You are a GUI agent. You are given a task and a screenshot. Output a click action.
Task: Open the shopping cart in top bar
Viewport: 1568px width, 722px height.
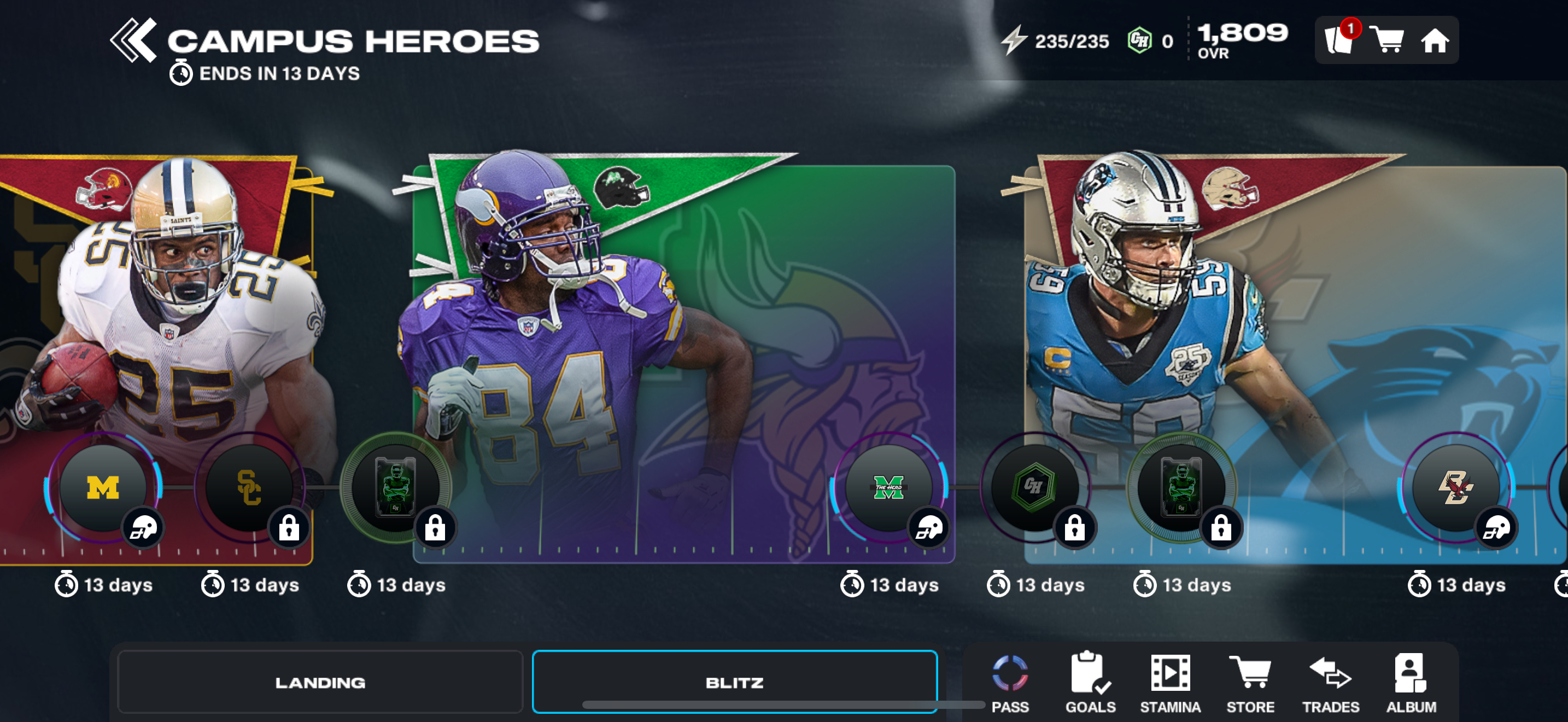tap(1386, 40)
